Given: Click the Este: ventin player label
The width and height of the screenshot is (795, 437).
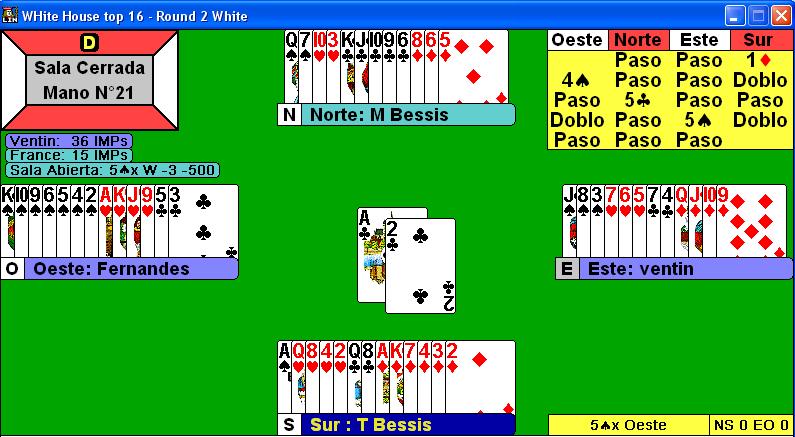Looking at the screenshot, I should coord(665,269).
